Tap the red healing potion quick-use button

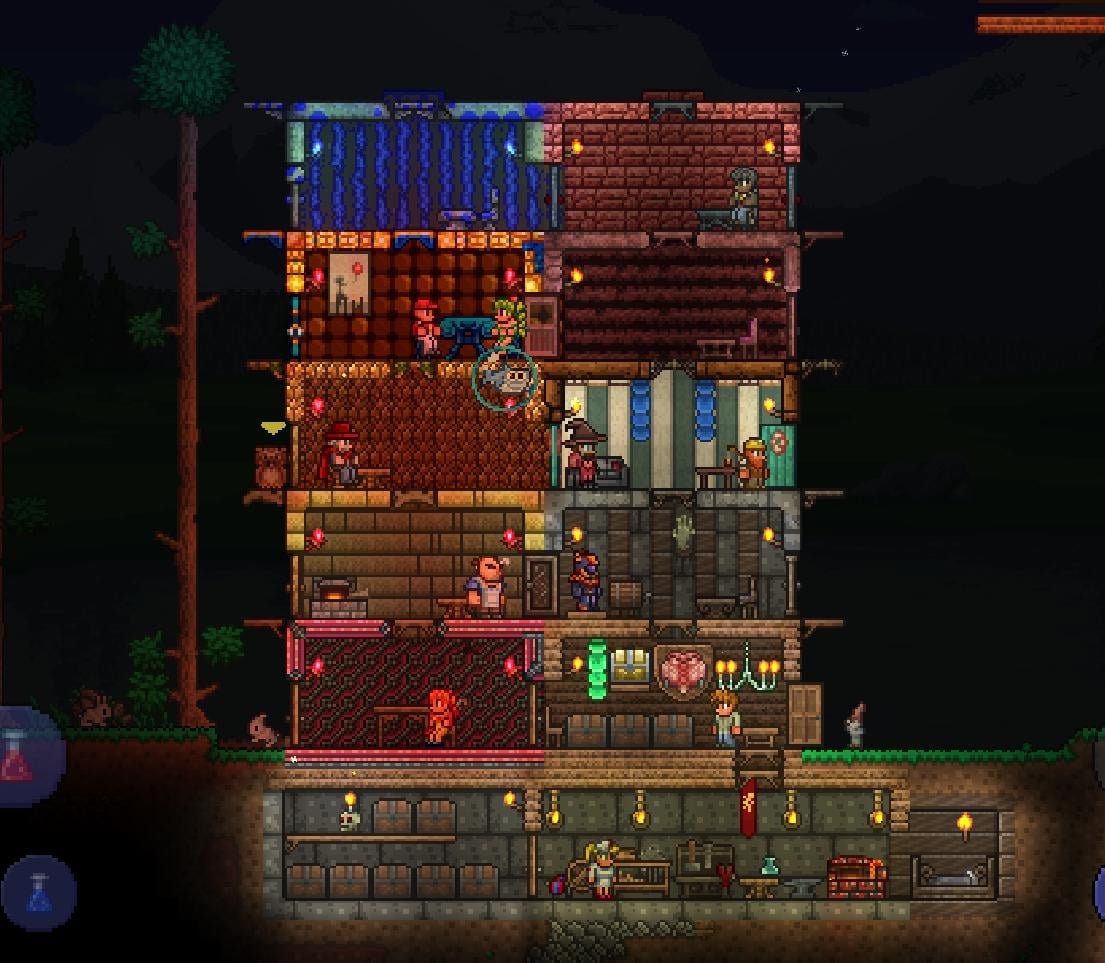coord(22,756)
